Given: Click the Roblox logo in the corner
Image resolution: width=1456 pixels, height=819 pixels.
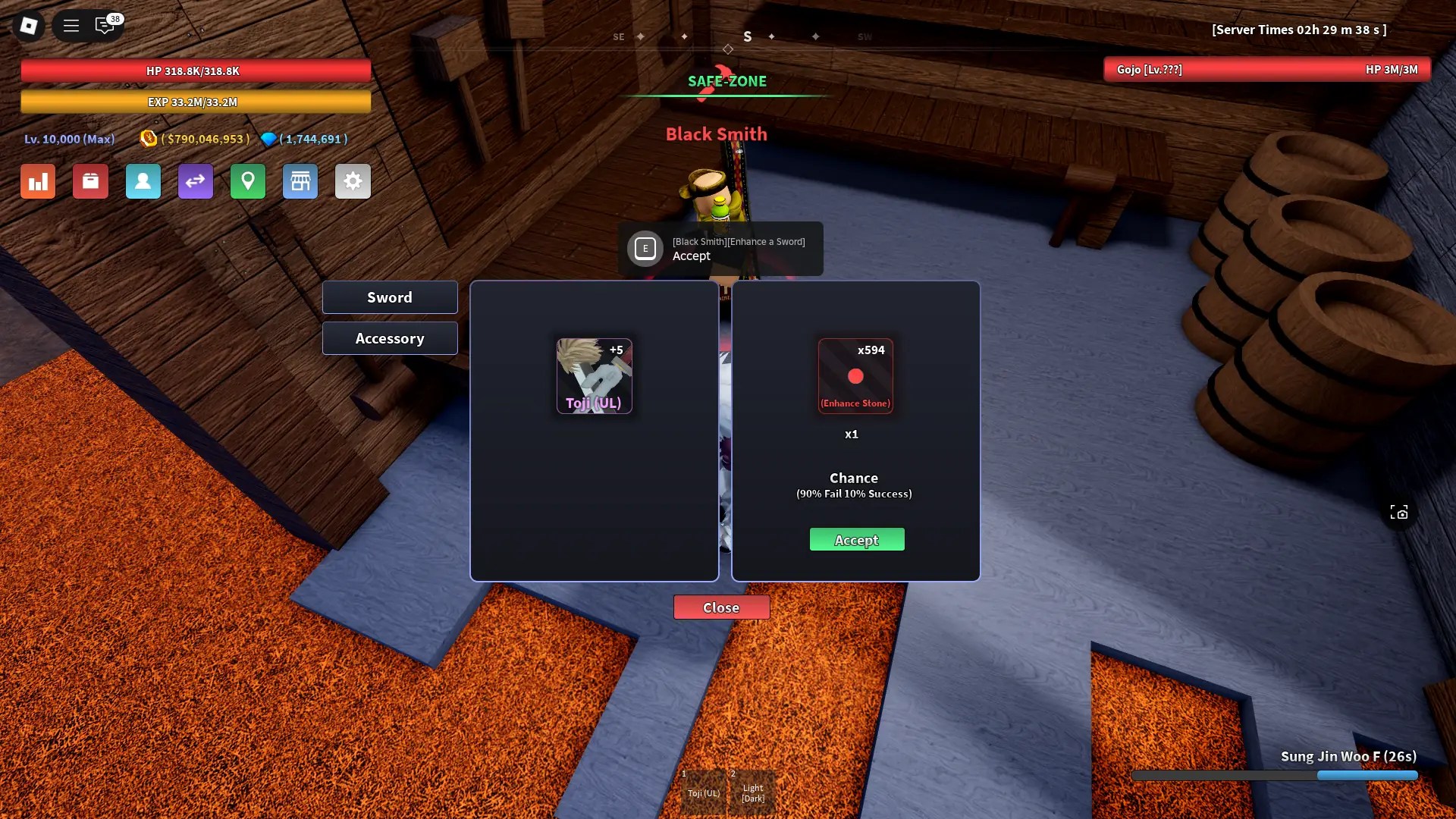Looking at the screenshot, I should [x=28, y=25].
